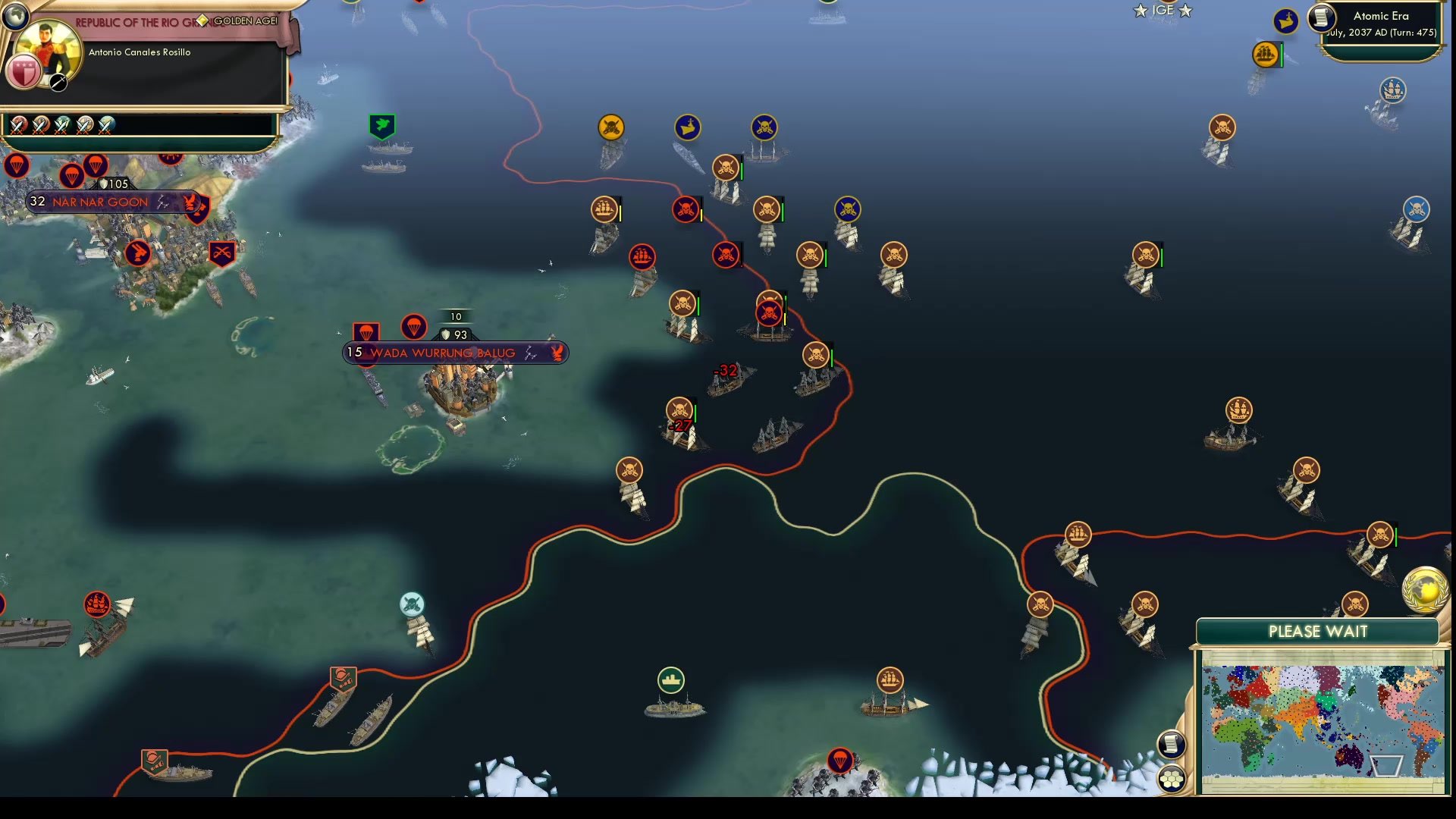
Task: Click the PLEASE WAIT banner
Action: (x=1317, y=631)
